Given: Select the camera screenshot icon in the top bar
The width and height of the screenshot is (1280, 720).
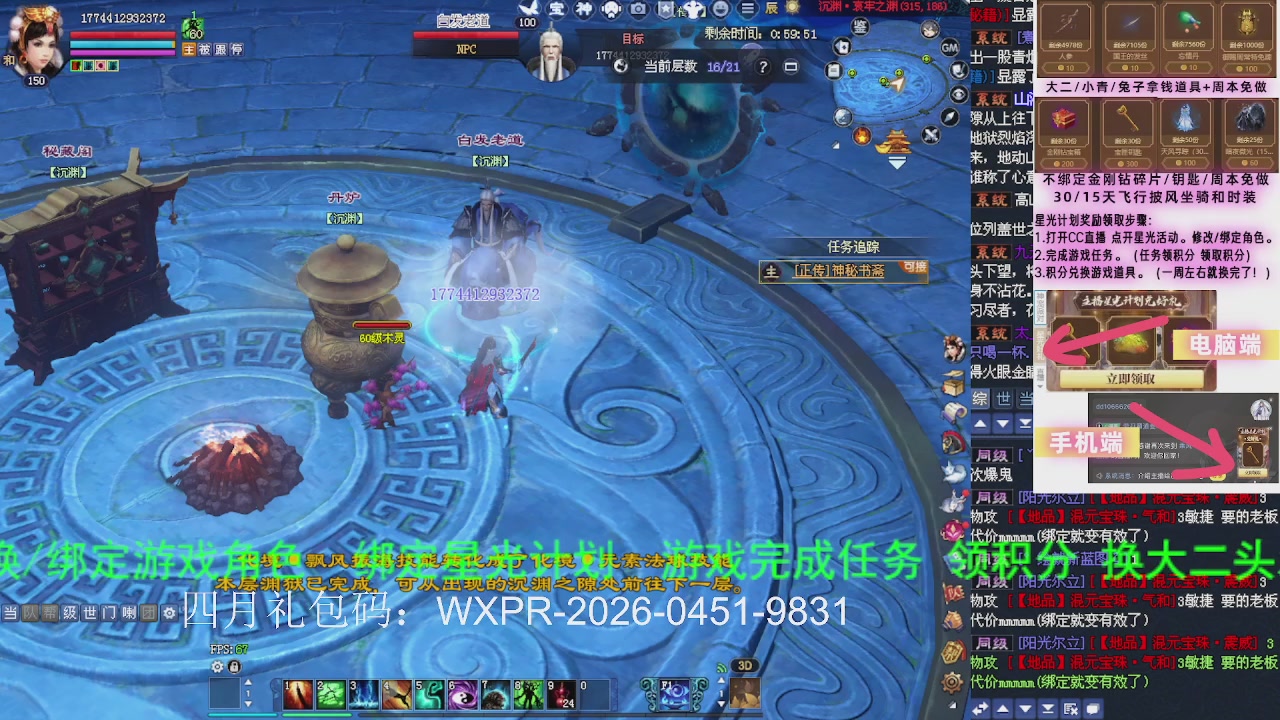Looking at the screenshot, I should pos(637,10).
